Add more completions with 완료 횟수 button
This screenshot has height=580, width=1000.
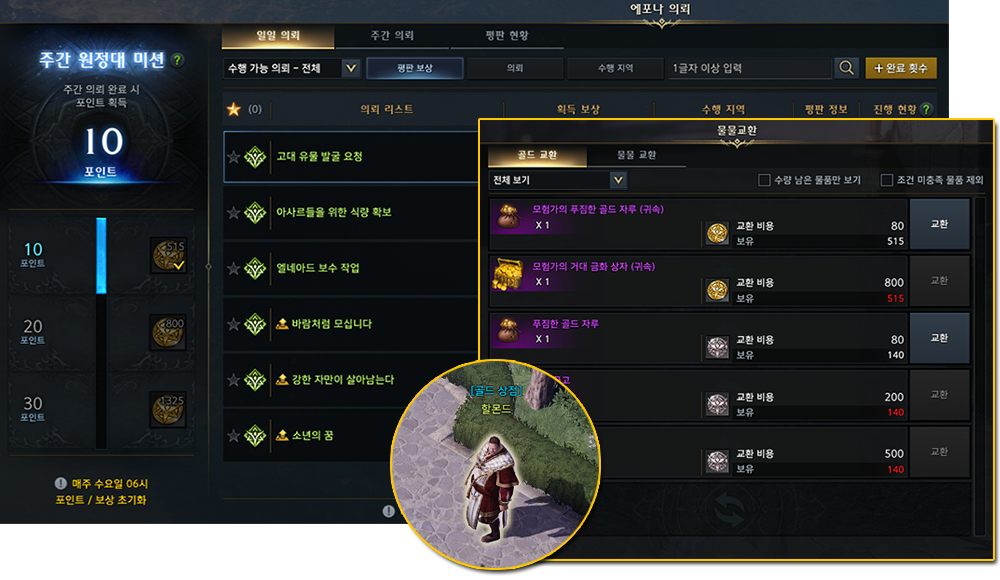coord(901,68)
